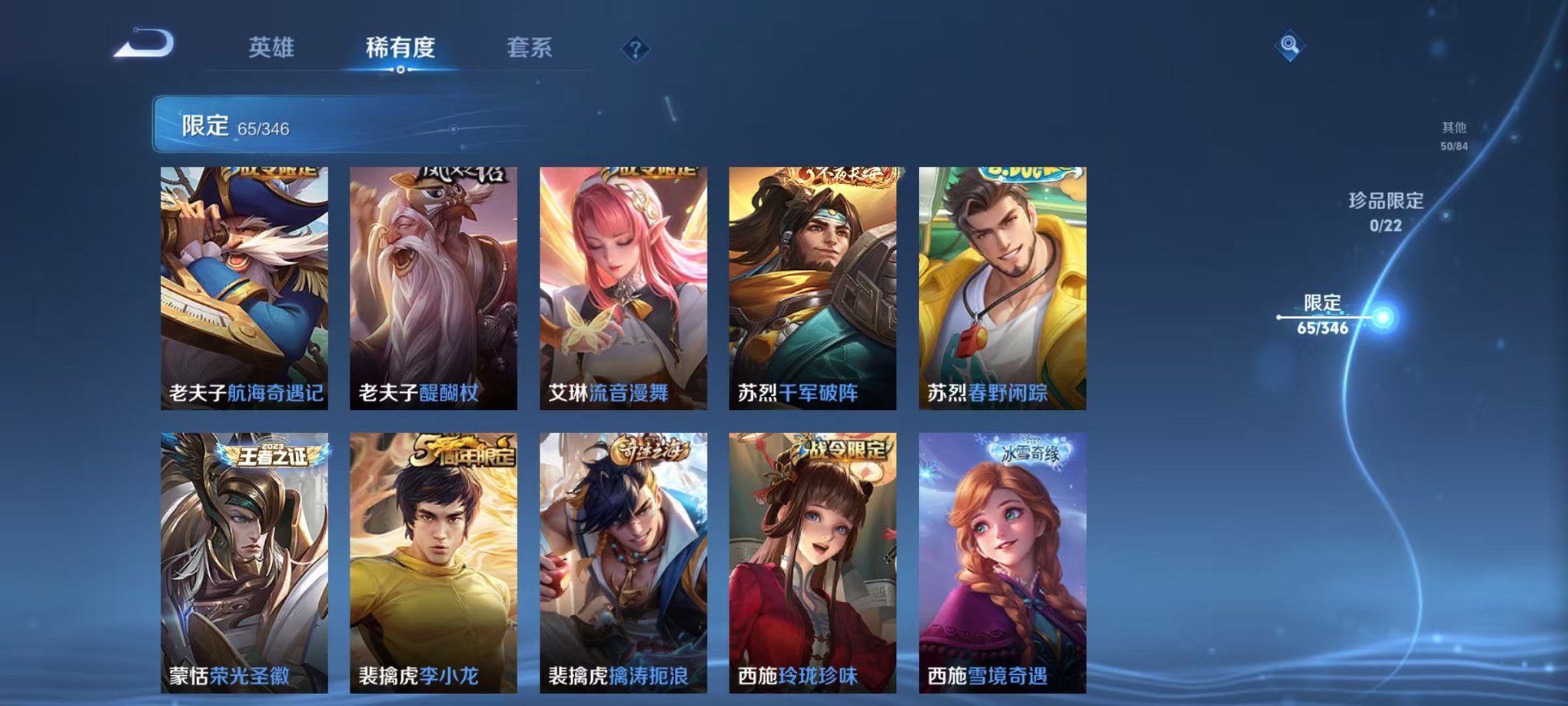
Task: Select the 稀有度 tab
Action: point(400,48)
